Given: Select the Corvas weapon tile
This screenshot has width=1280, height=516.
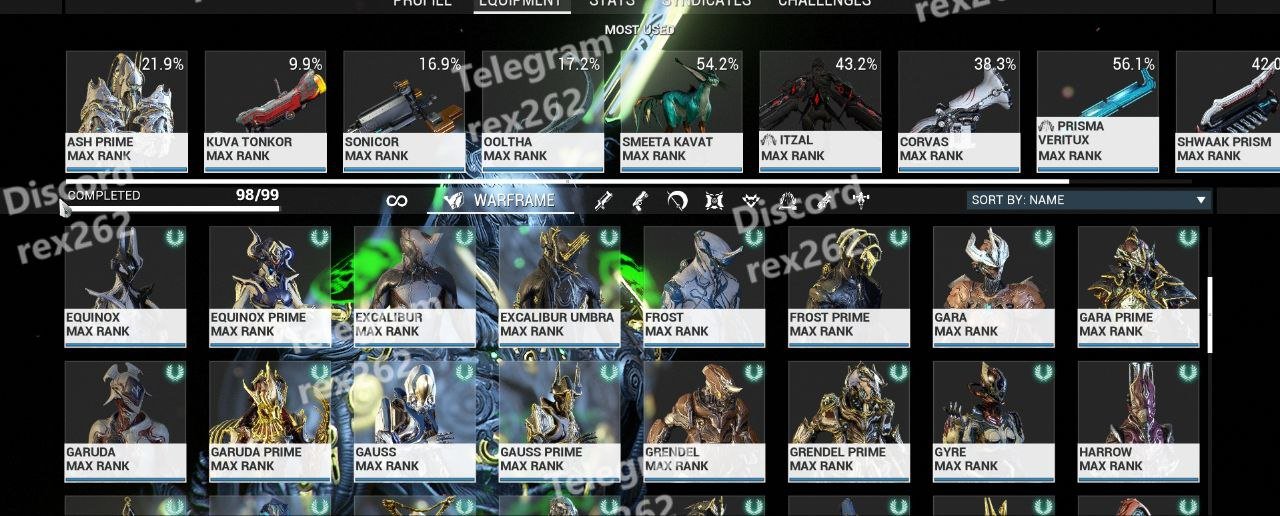Looking at the screenshot, I should (958, 111).
